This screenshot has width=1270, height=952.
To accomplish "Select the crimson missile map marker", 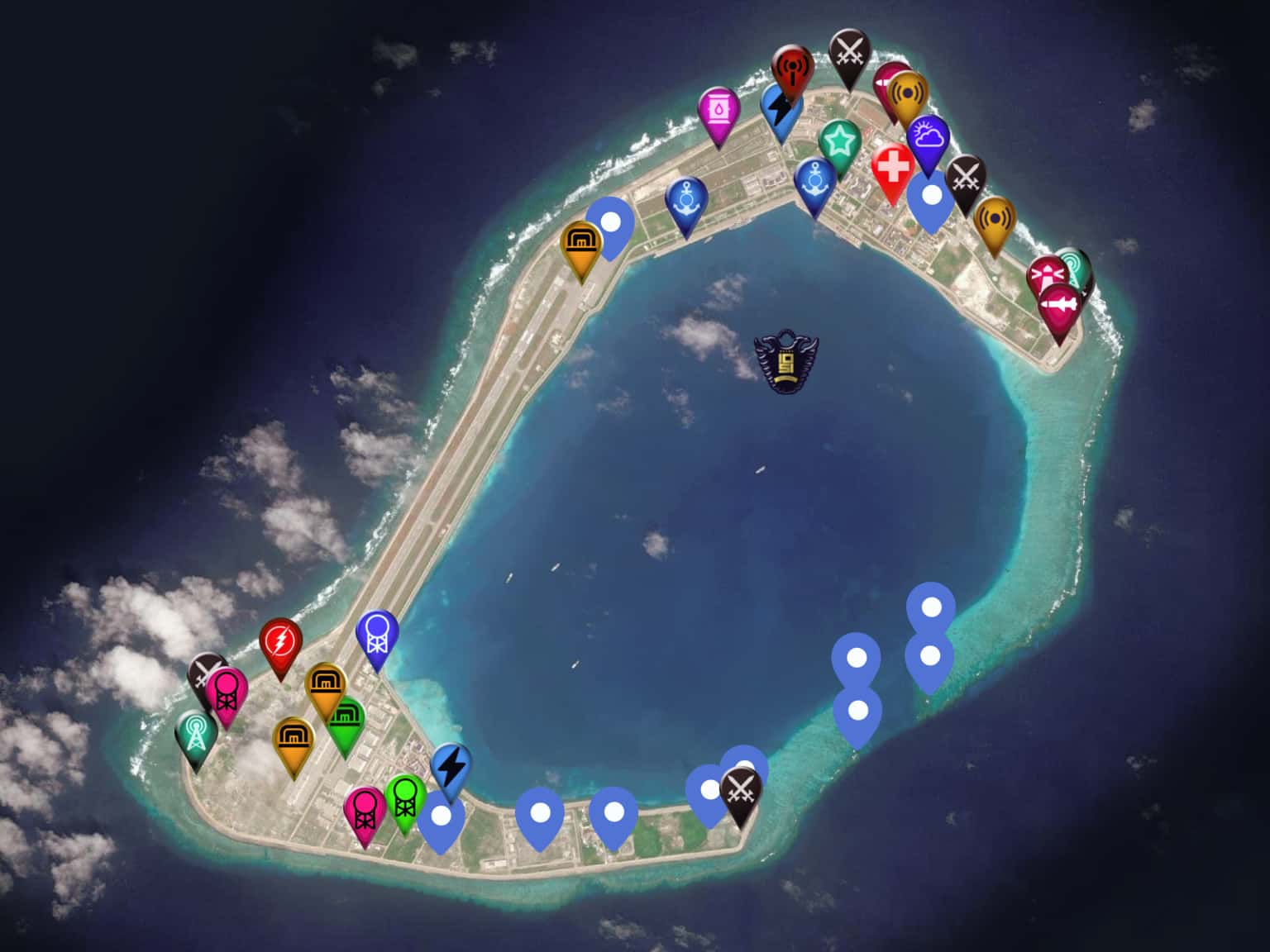I will click(x=1060, y=307).
